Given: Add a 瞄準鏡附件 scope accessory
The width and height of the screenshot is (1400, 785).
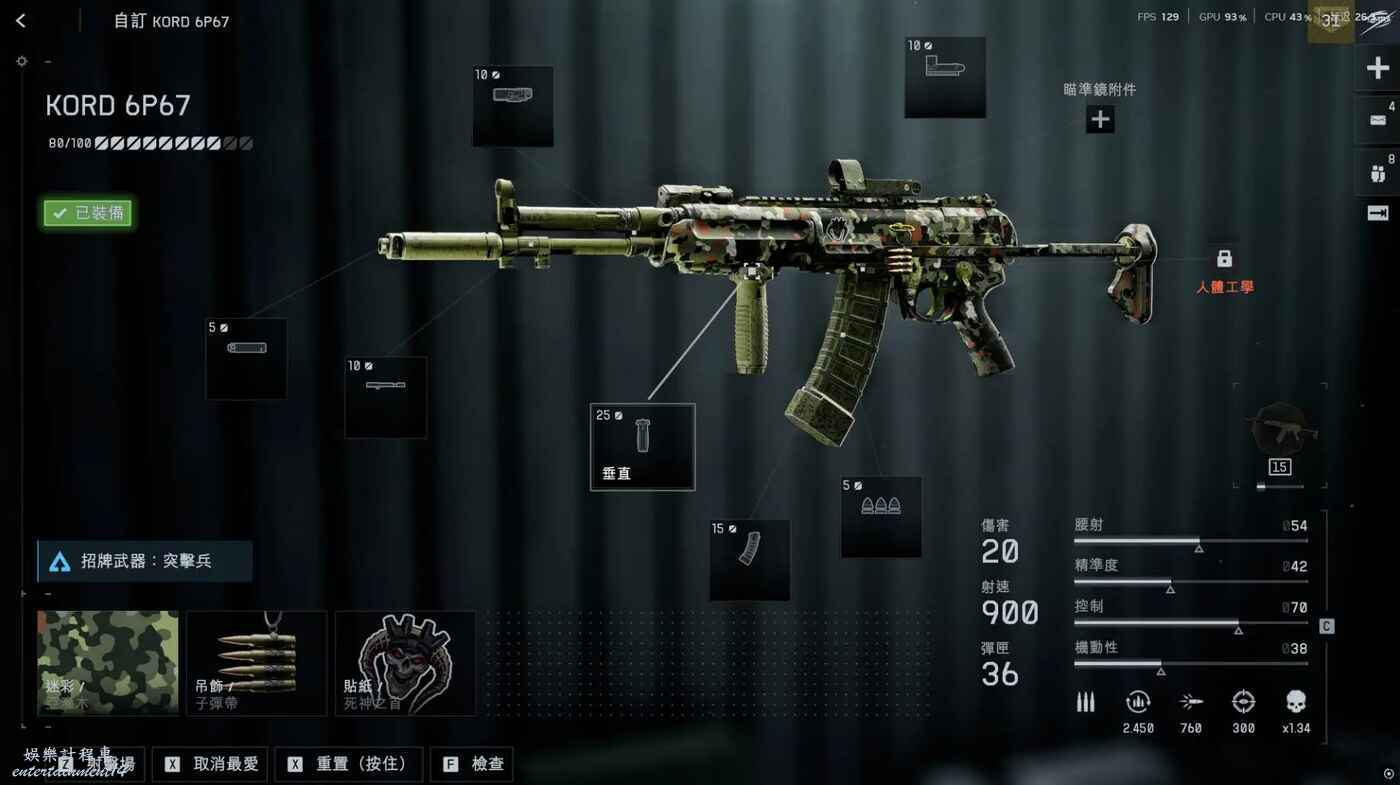Looking at the screenshot, I should pyautogui.click(x=1100, y=120).
